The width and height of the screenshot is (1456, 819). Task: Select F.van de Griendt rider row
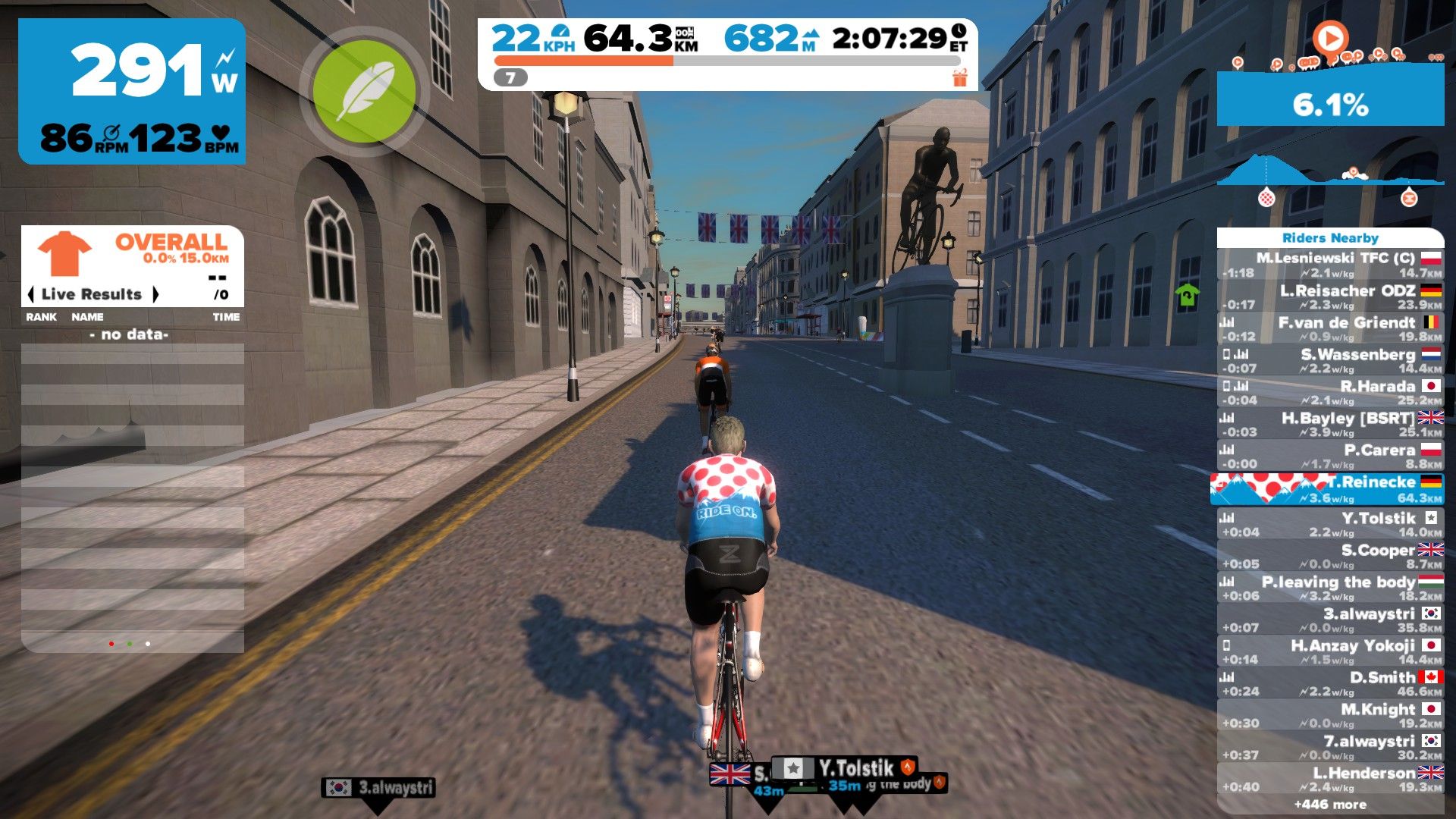coord(1330,328)
